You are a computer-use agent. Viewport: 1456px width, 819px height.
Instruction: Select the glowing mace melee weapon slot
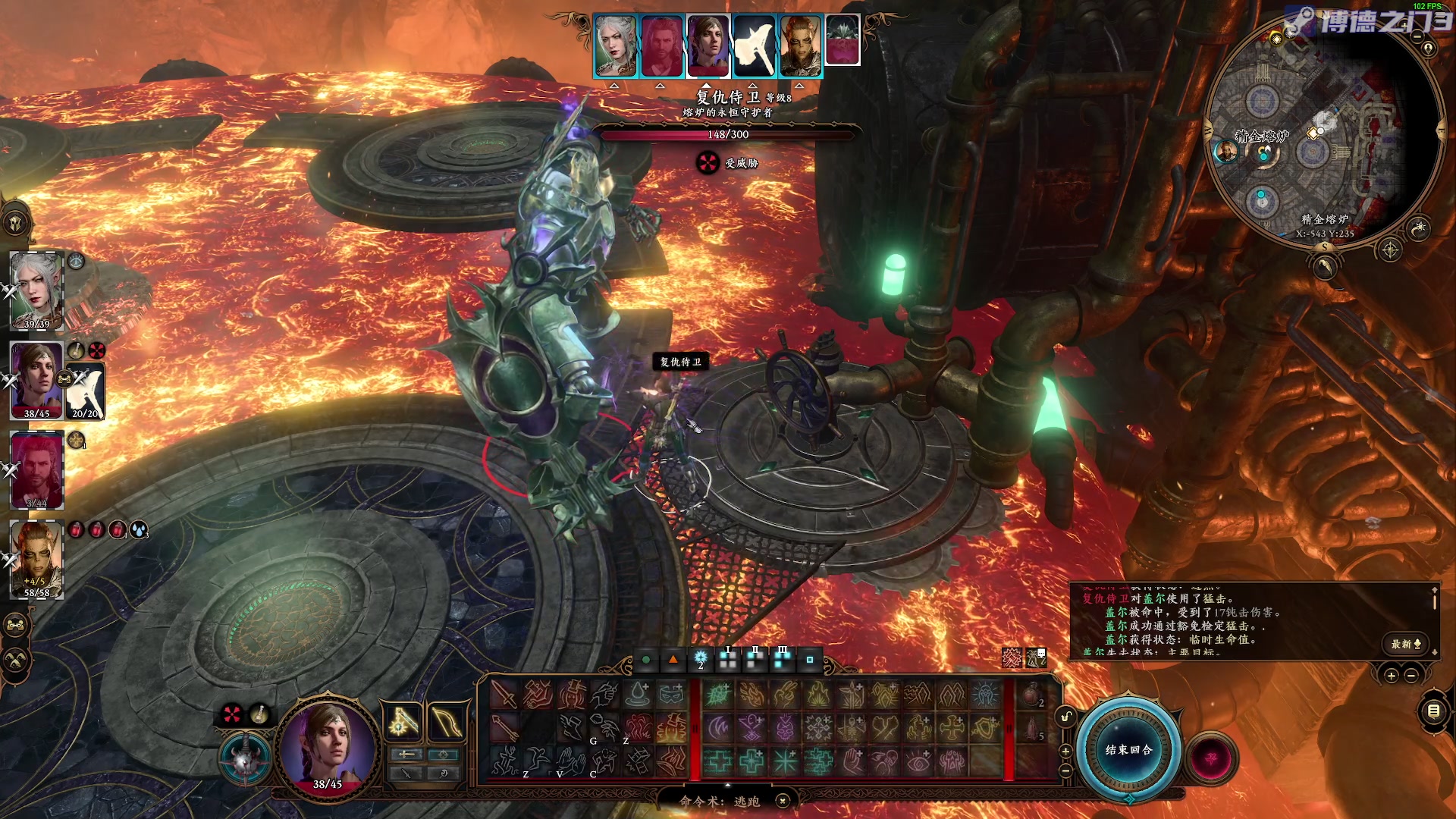403,723
